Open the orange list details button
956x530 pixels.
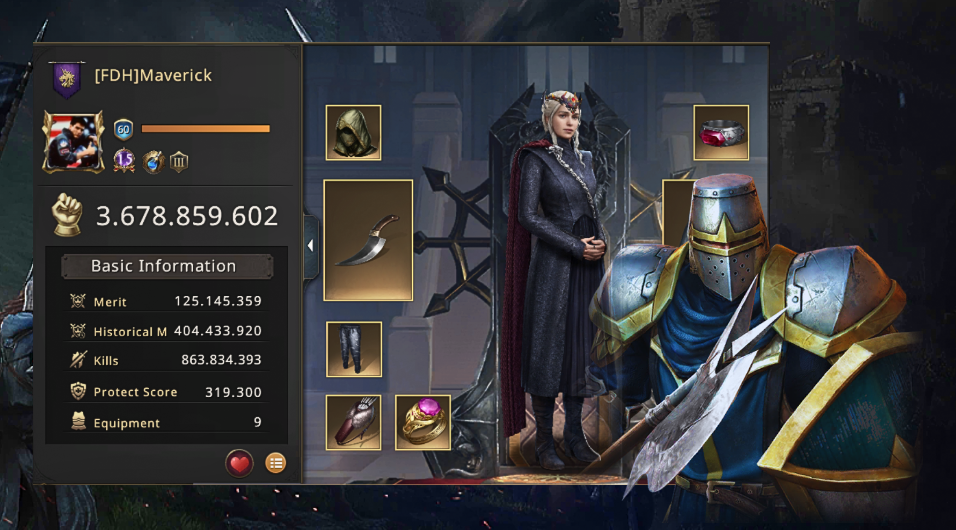(x=275, y=462)
